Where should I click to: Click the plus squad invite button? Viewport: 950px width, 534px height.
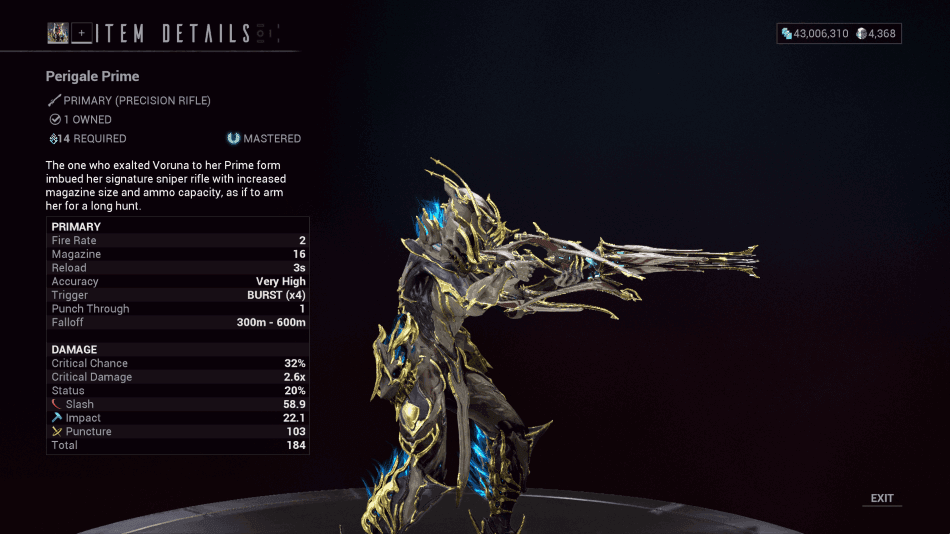pos(82,34)
